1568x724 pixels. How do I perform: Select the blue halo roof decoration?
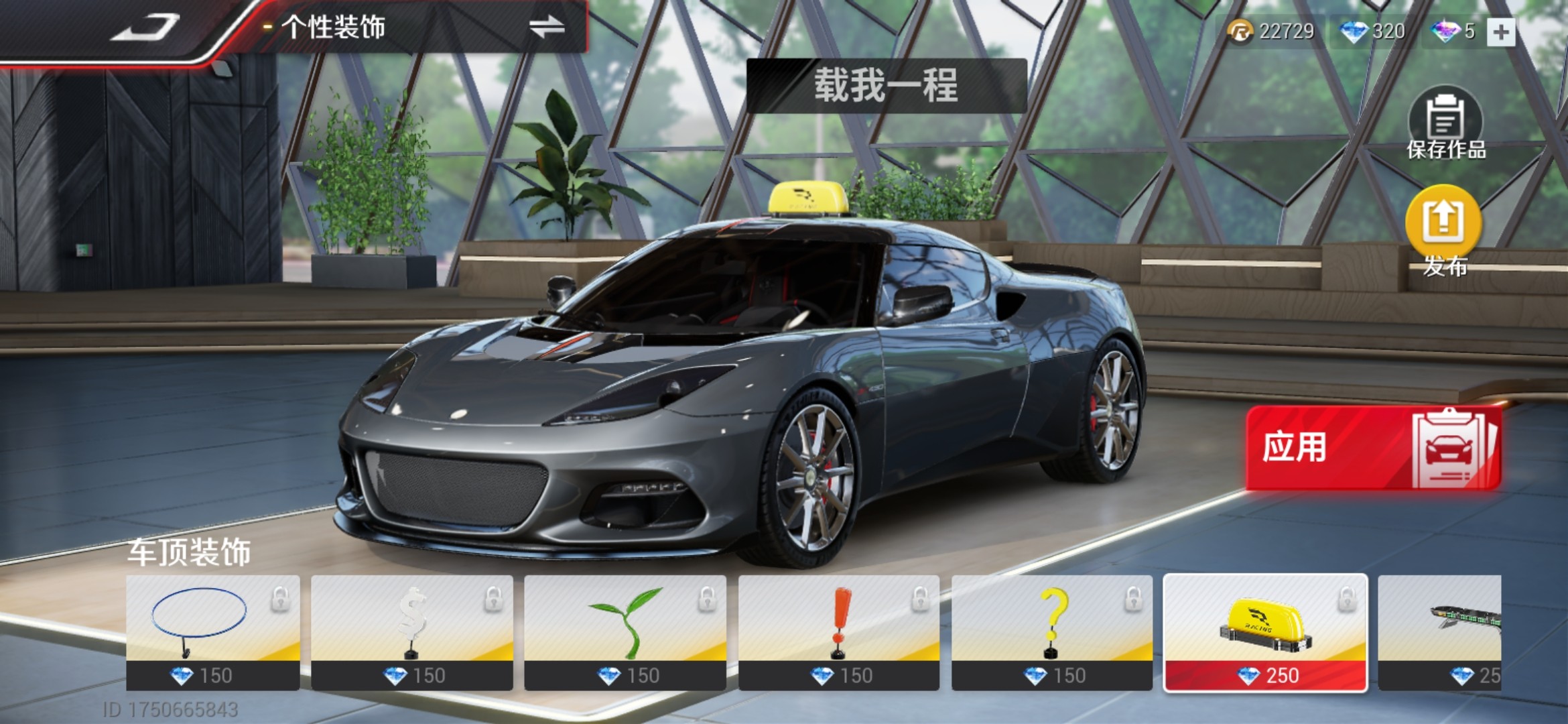[212, 632]
